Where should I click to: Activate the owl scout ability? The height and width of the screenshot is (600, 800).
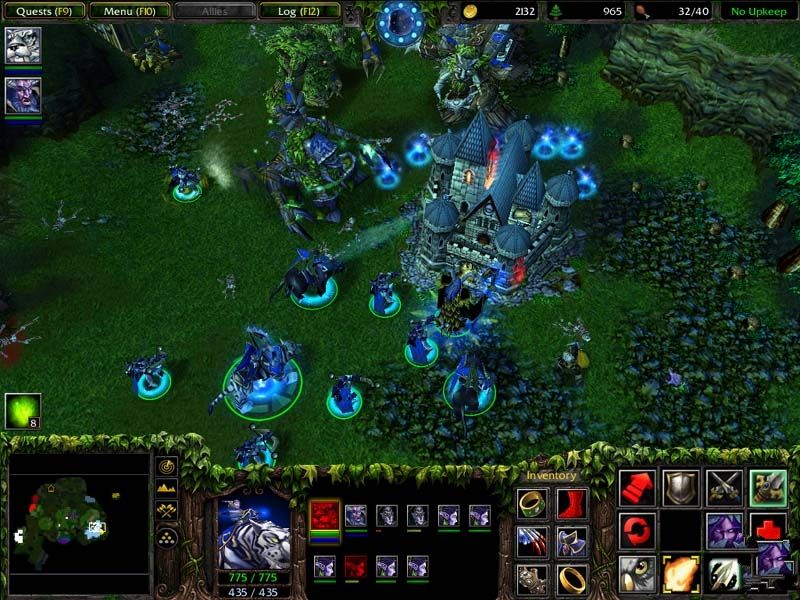click(x=637, y=573)
